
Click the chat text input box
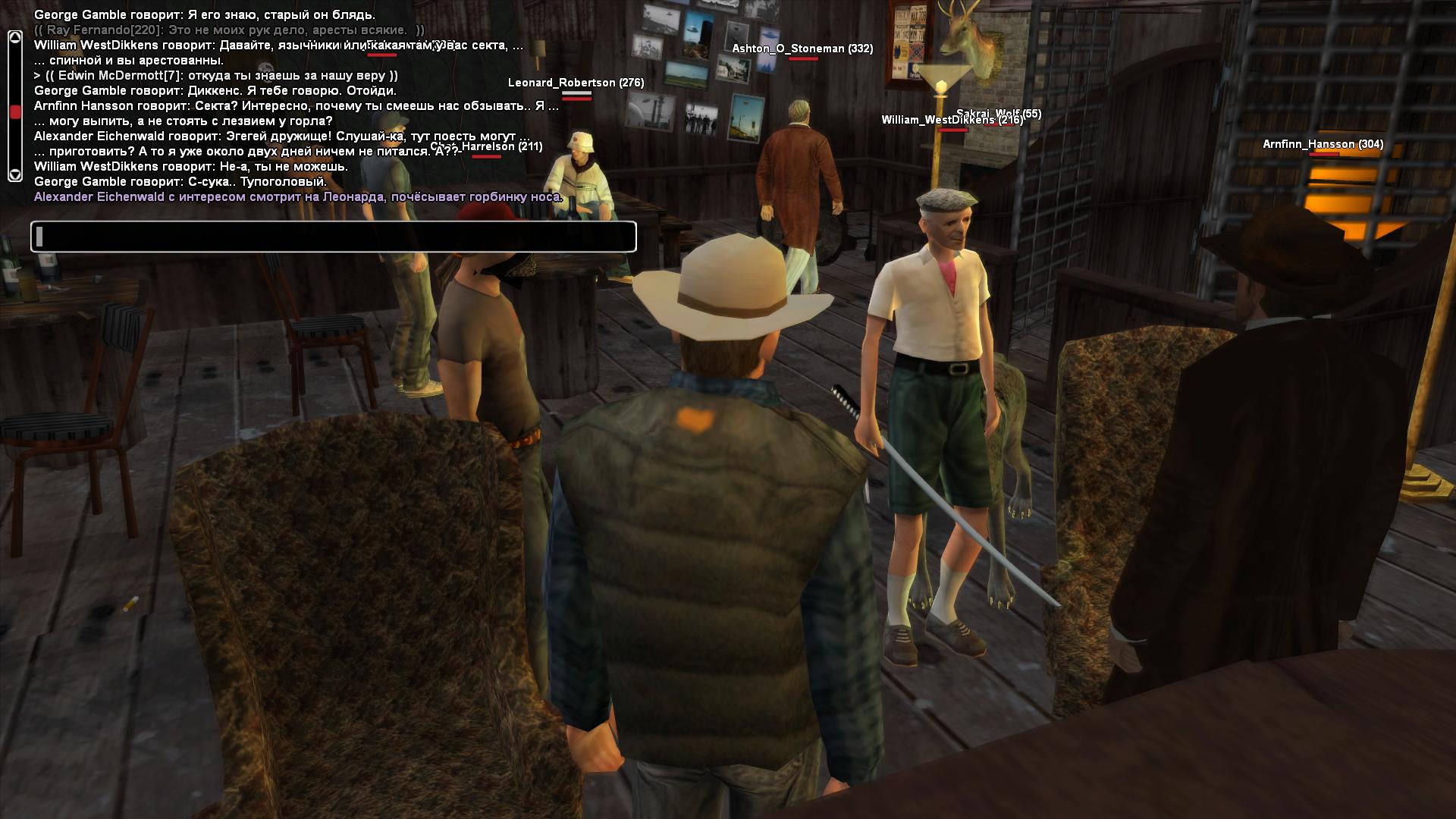(334, 237)
